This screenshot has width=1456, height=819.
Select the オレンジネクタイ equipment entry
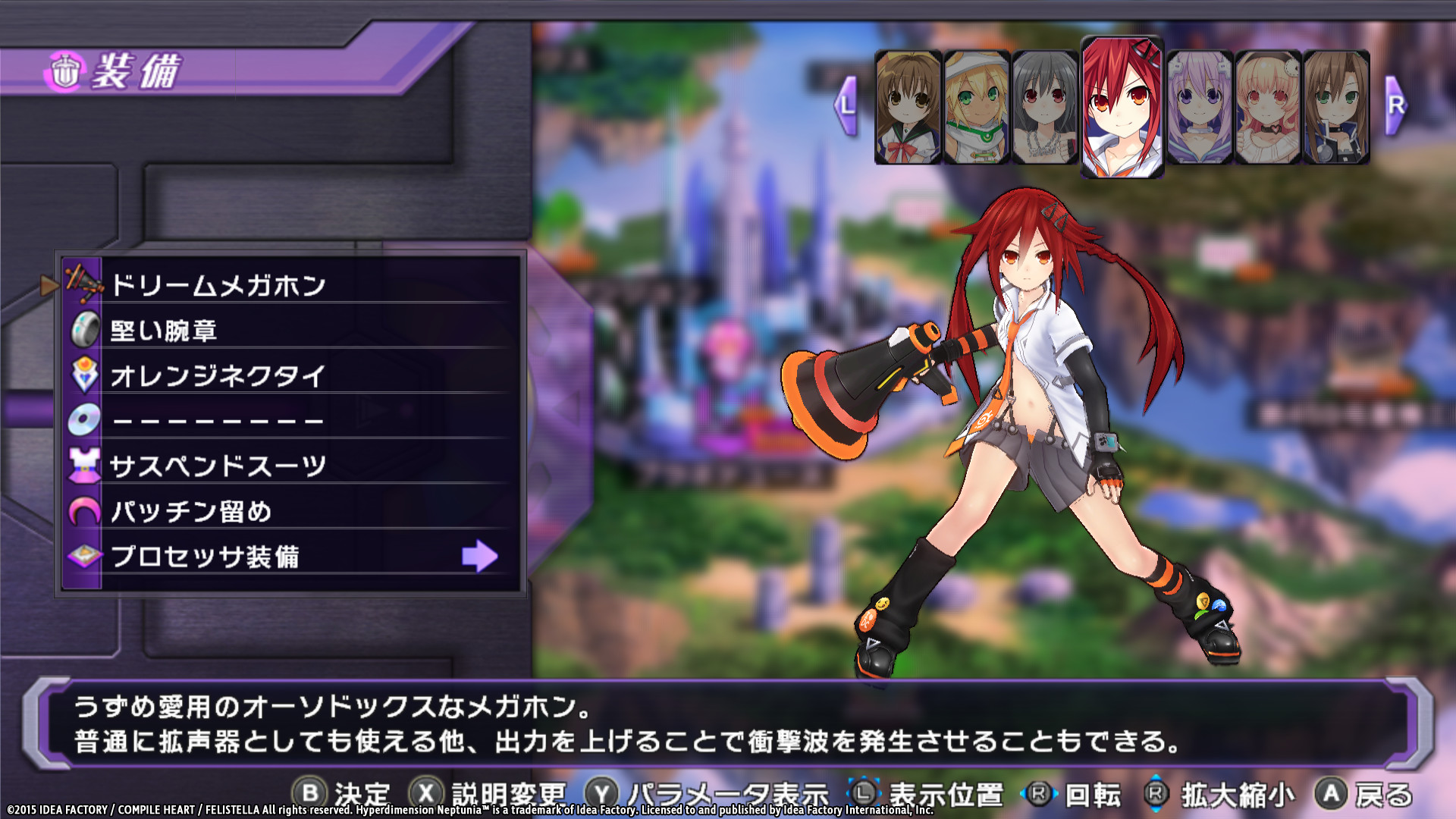coord(220,375)
